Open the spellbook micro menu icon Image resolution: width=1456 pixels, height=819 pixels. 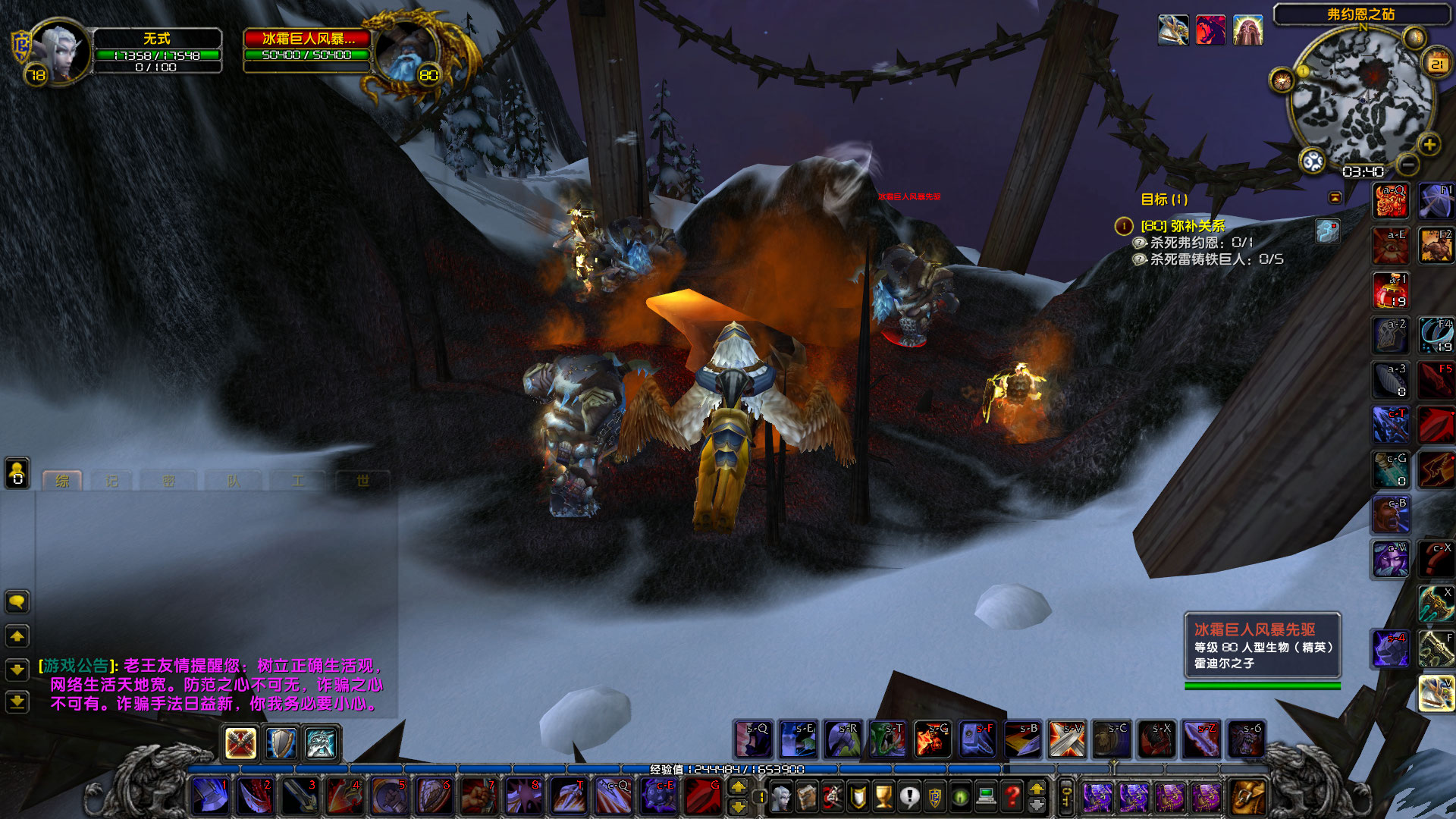click(808, 795)
